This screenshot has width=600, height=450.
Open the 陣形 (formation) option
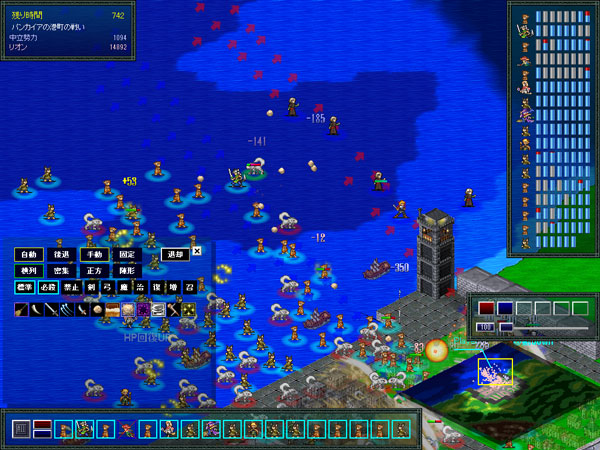click(126, 270)
